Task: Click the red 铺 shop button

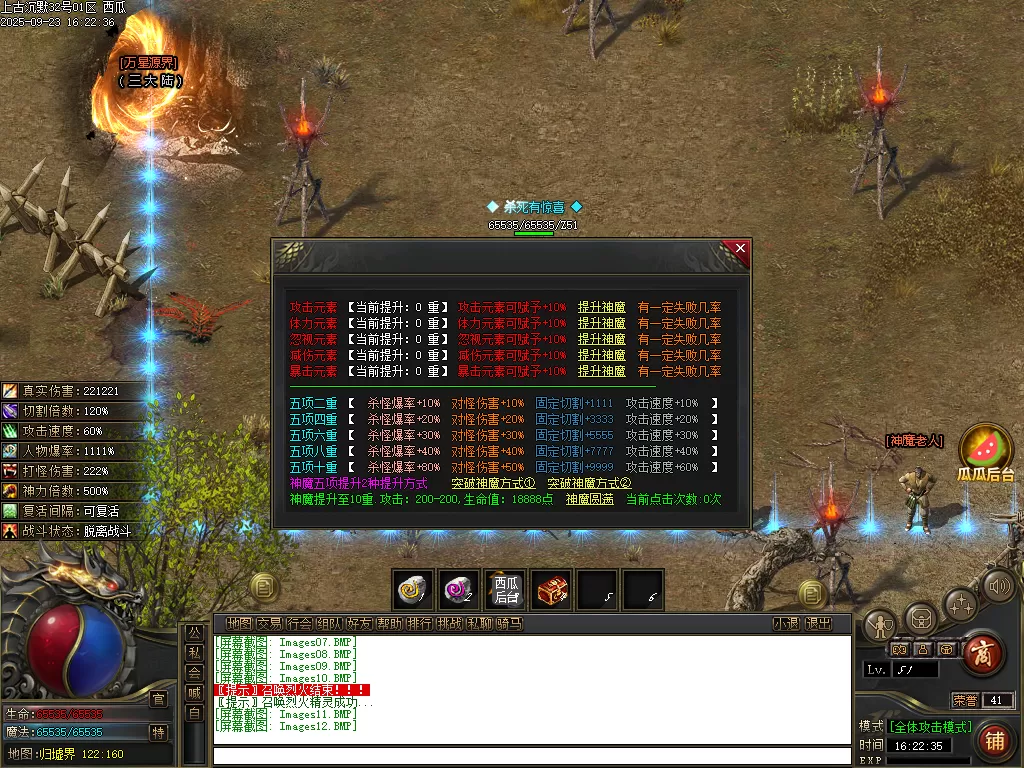Action: (994, 741)
